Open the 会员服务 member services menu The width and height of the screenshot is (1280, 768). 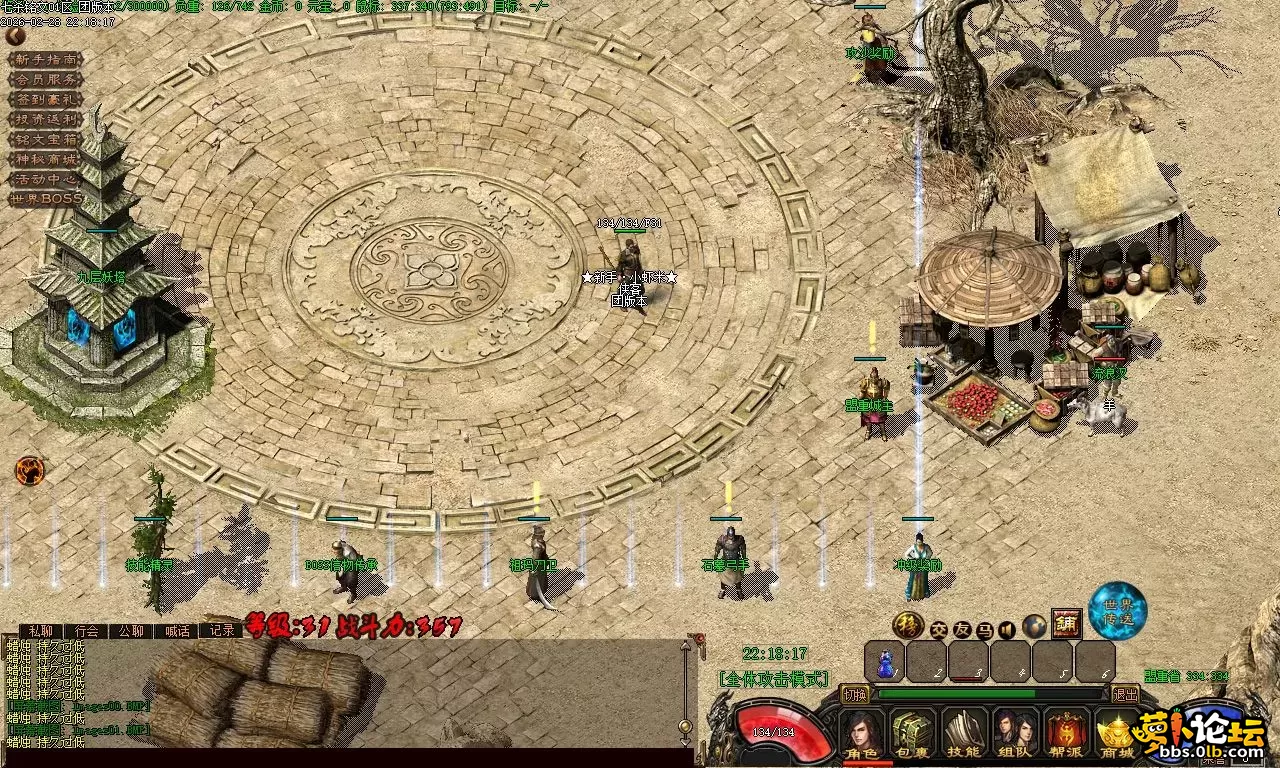pos(45,80)
